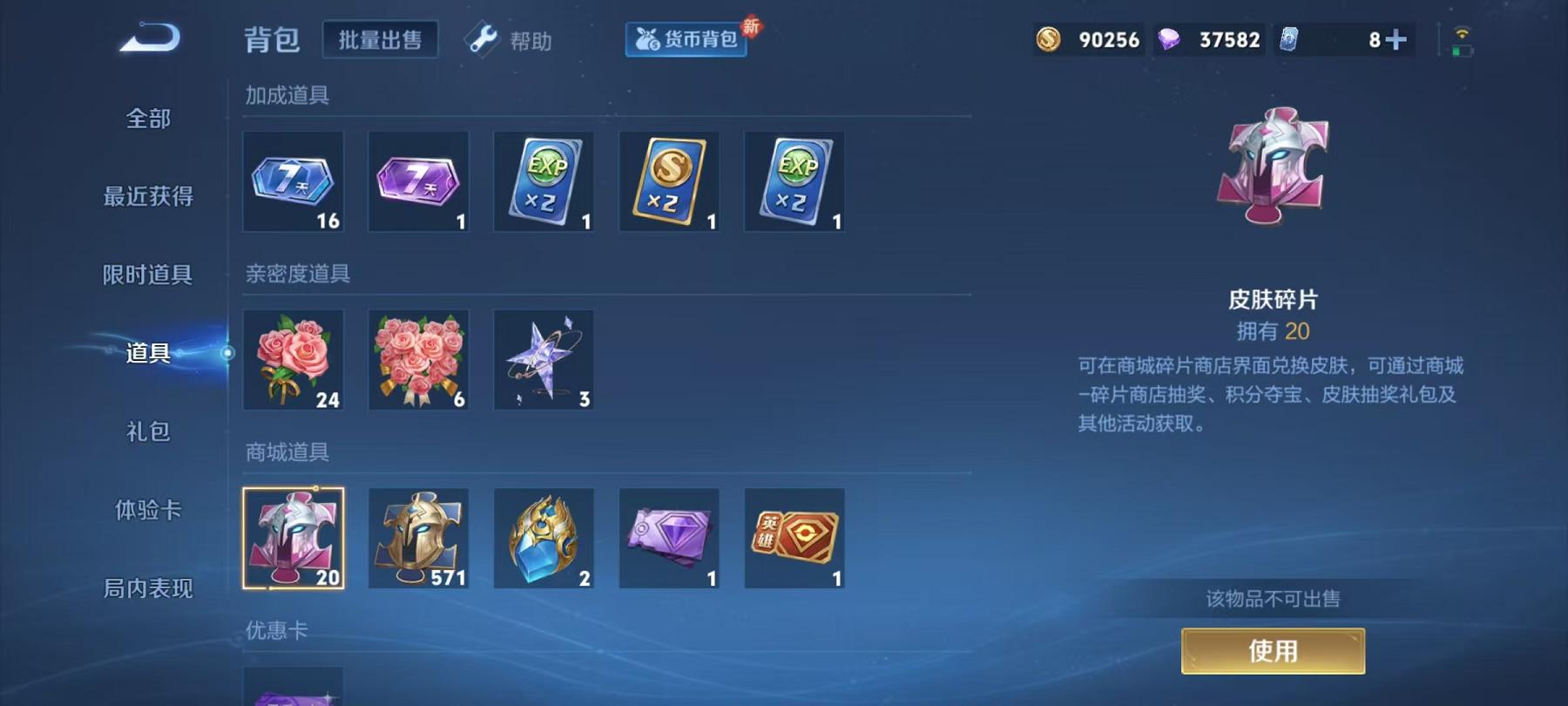Open the 货币背包 currency backpack

click(686, 39)
